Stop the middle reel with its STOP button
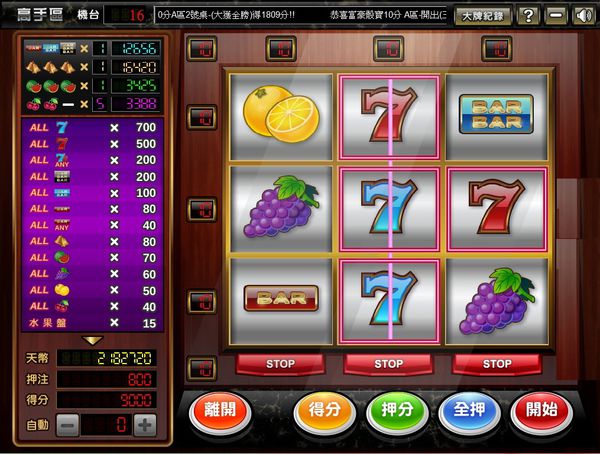This screenshot has width=600, height=454. pos(389,364)
